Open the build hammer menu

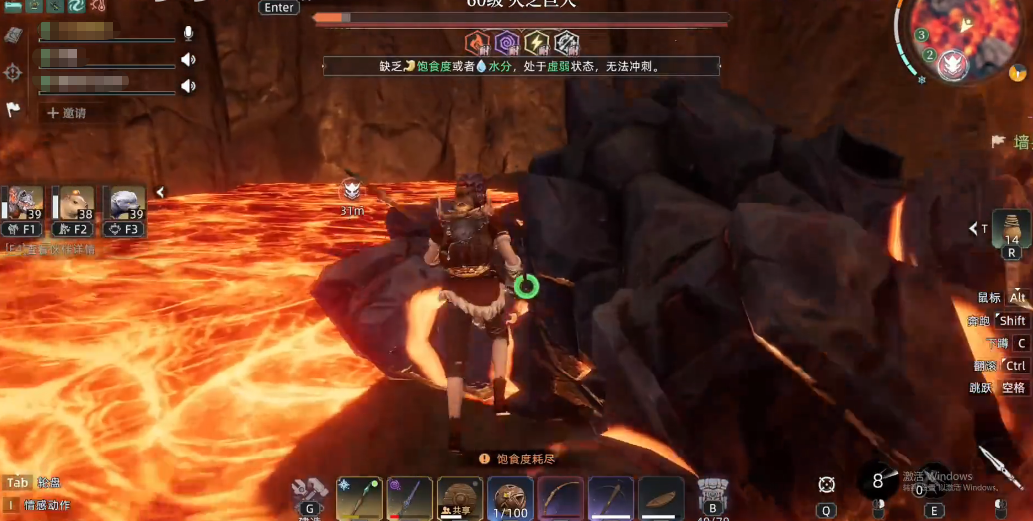pyautogui.click(x=308, y=493)
